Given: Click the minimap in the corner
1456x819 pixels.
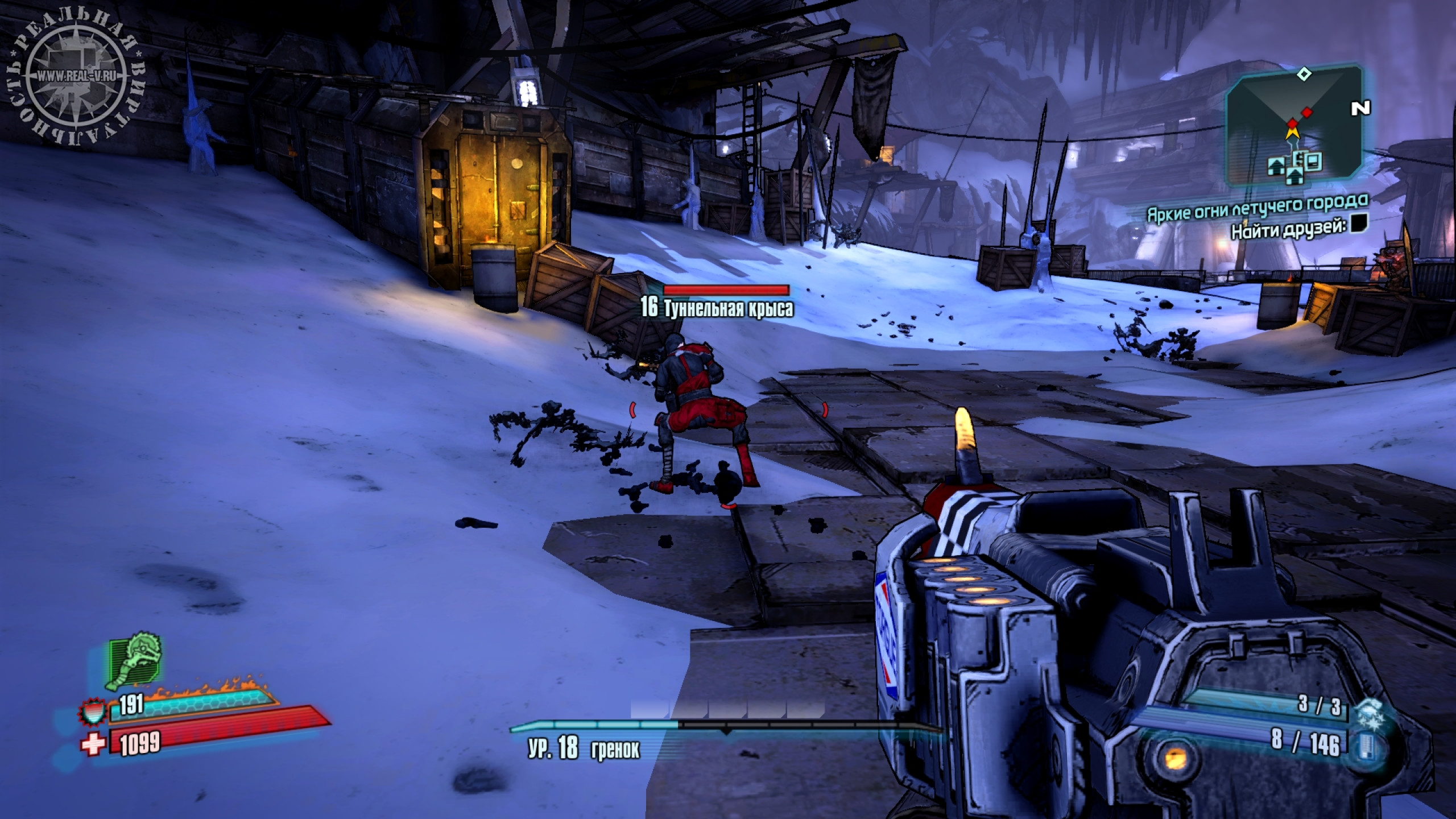Looking at the screenshot, I should point(1295,126).
